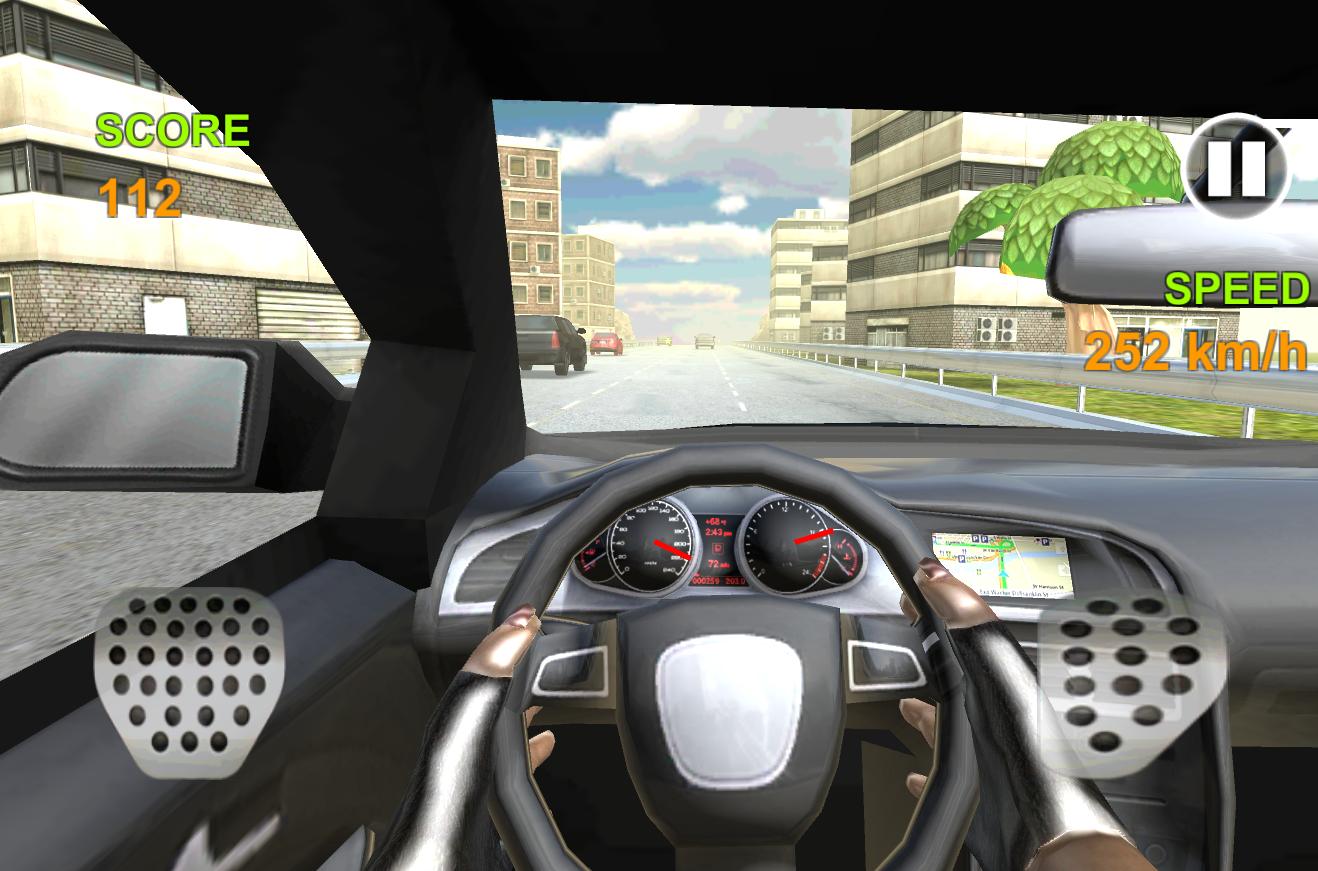The width and height of the screenshot is (1318, 871).
Task: Click the 2:43 pm clock on the dashboard
Action: click(716, 532)
